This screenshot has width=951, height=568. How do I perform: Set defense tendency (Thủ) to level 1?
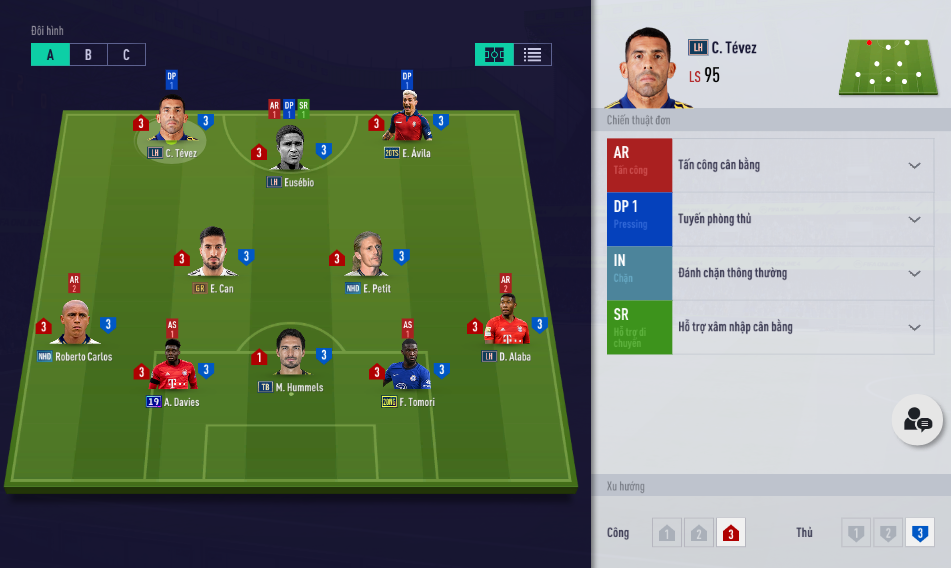[x=855, y=533]
